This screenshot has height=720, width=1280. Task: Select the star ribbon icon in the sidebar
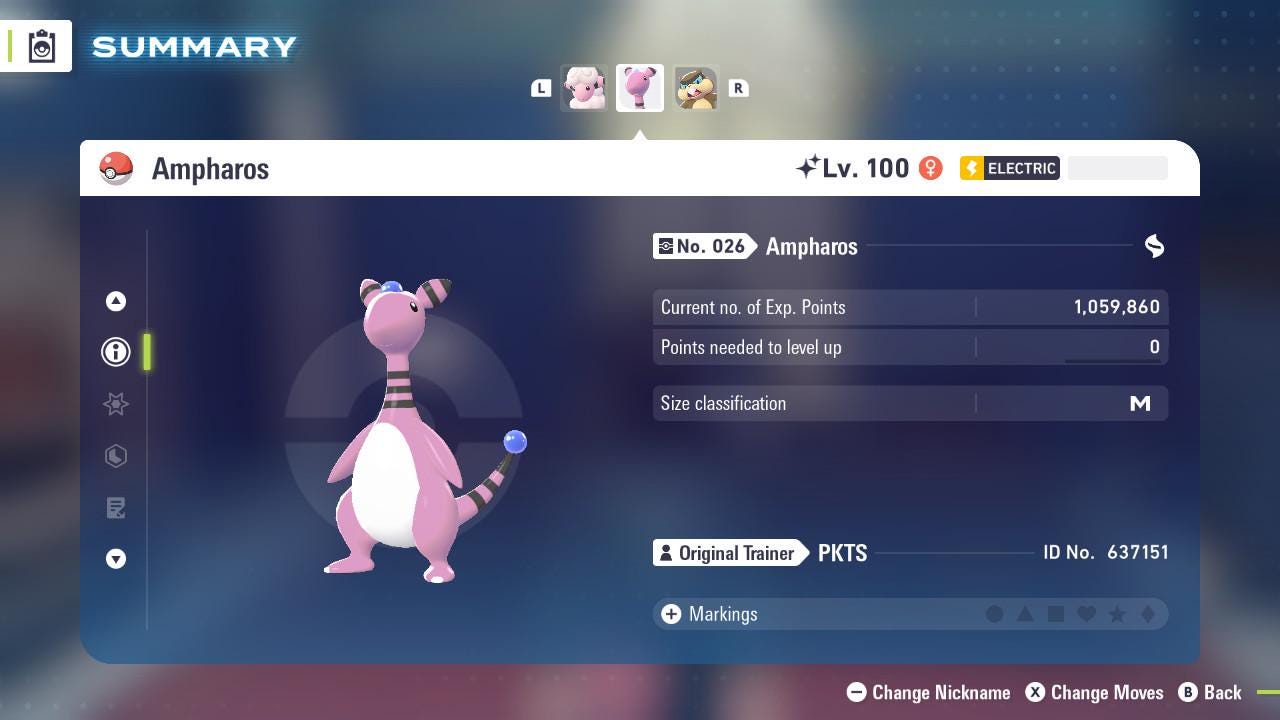click(116, 404)
